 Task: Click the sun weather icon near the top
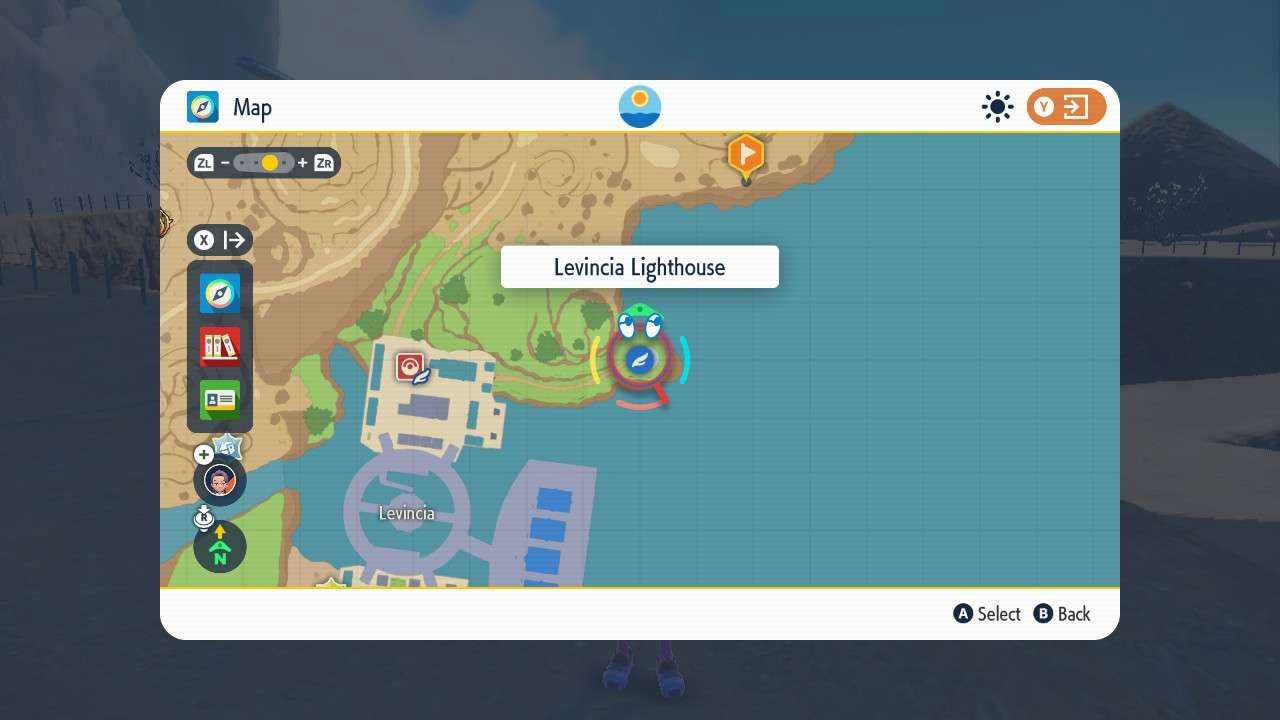tap(997, 106)
